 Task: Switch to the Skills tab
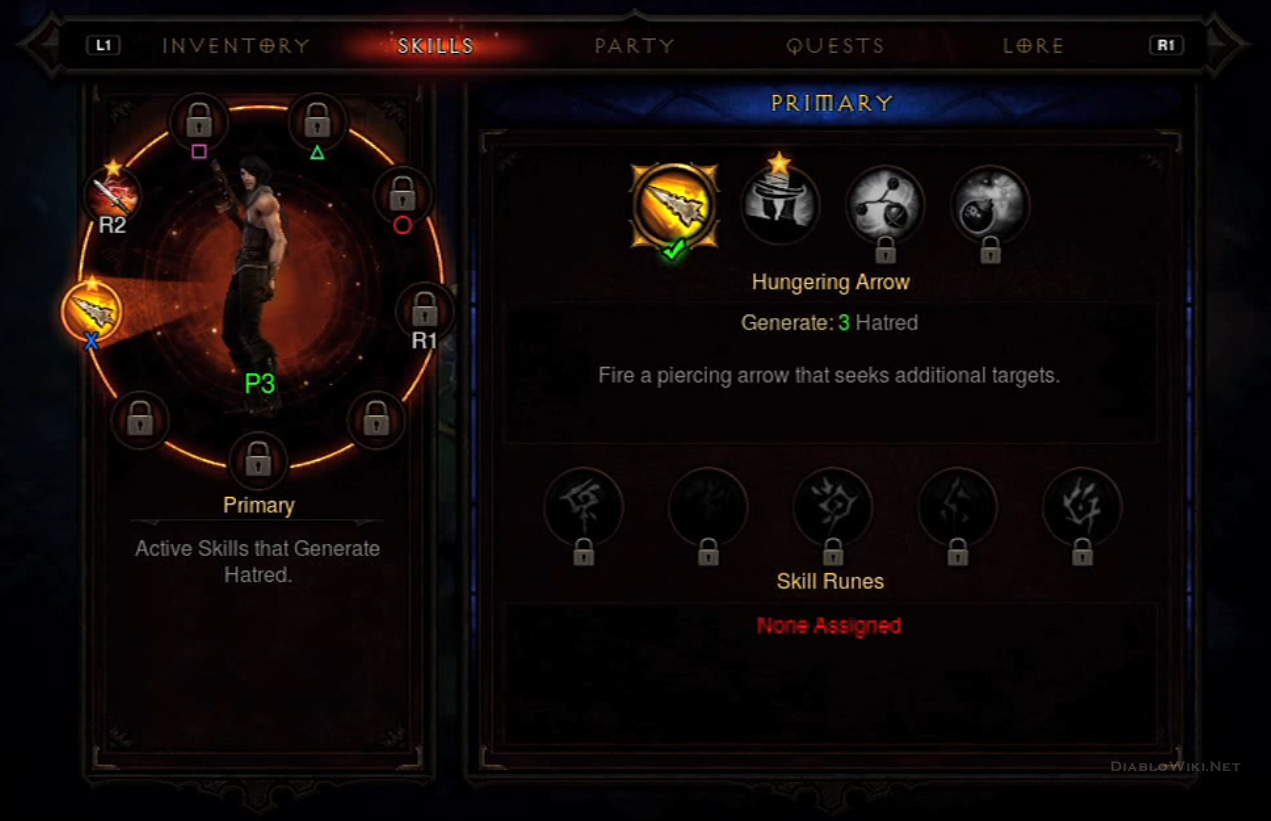click(436, 46)
